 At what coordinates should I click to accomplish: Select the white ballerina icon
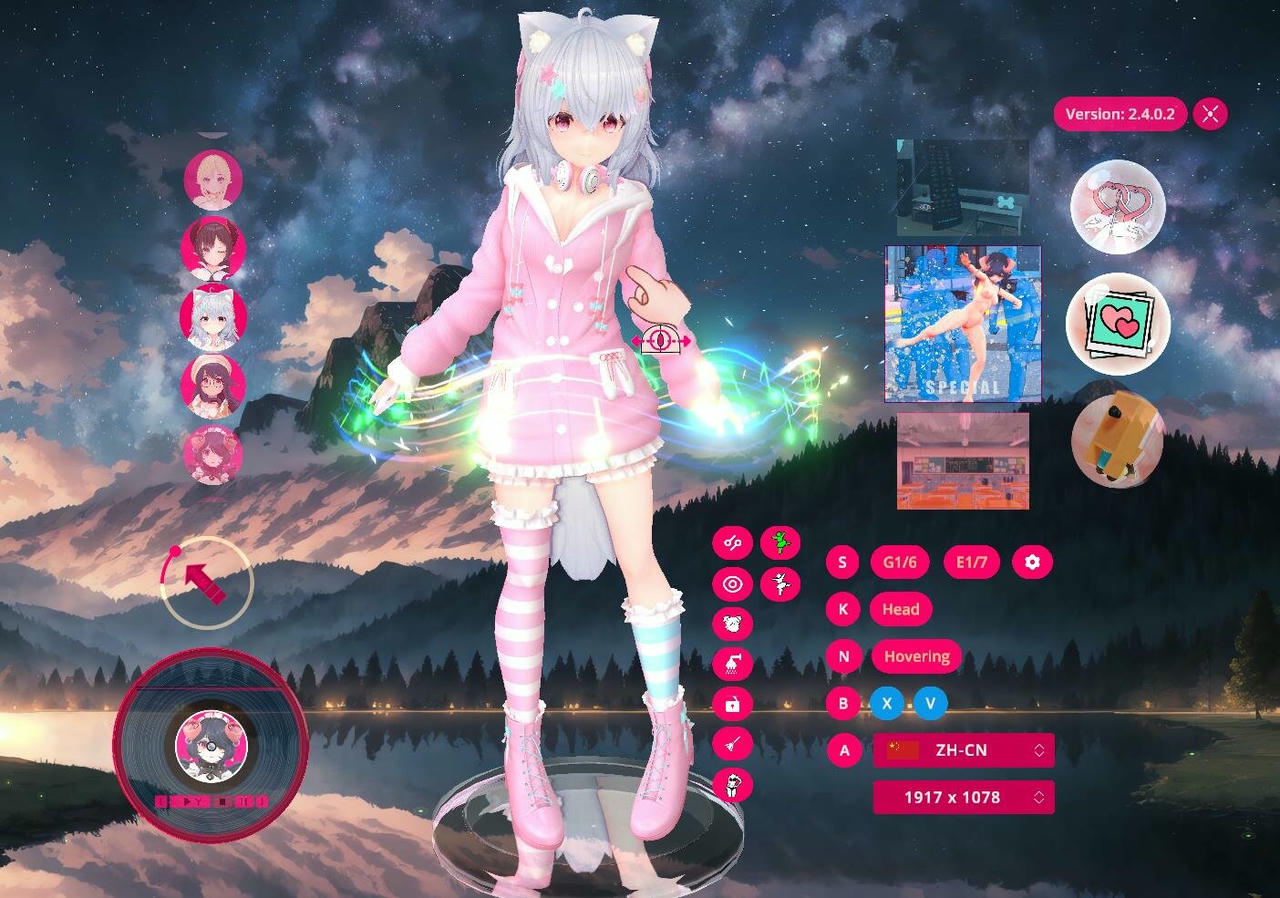(782, 584)
